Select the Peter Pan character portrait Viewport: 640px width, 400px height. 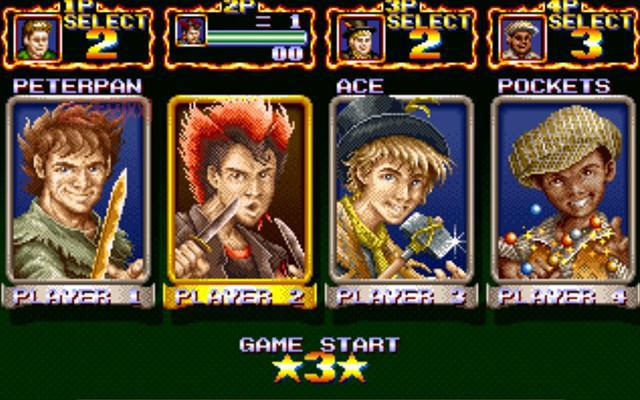(x=80, y=190)
